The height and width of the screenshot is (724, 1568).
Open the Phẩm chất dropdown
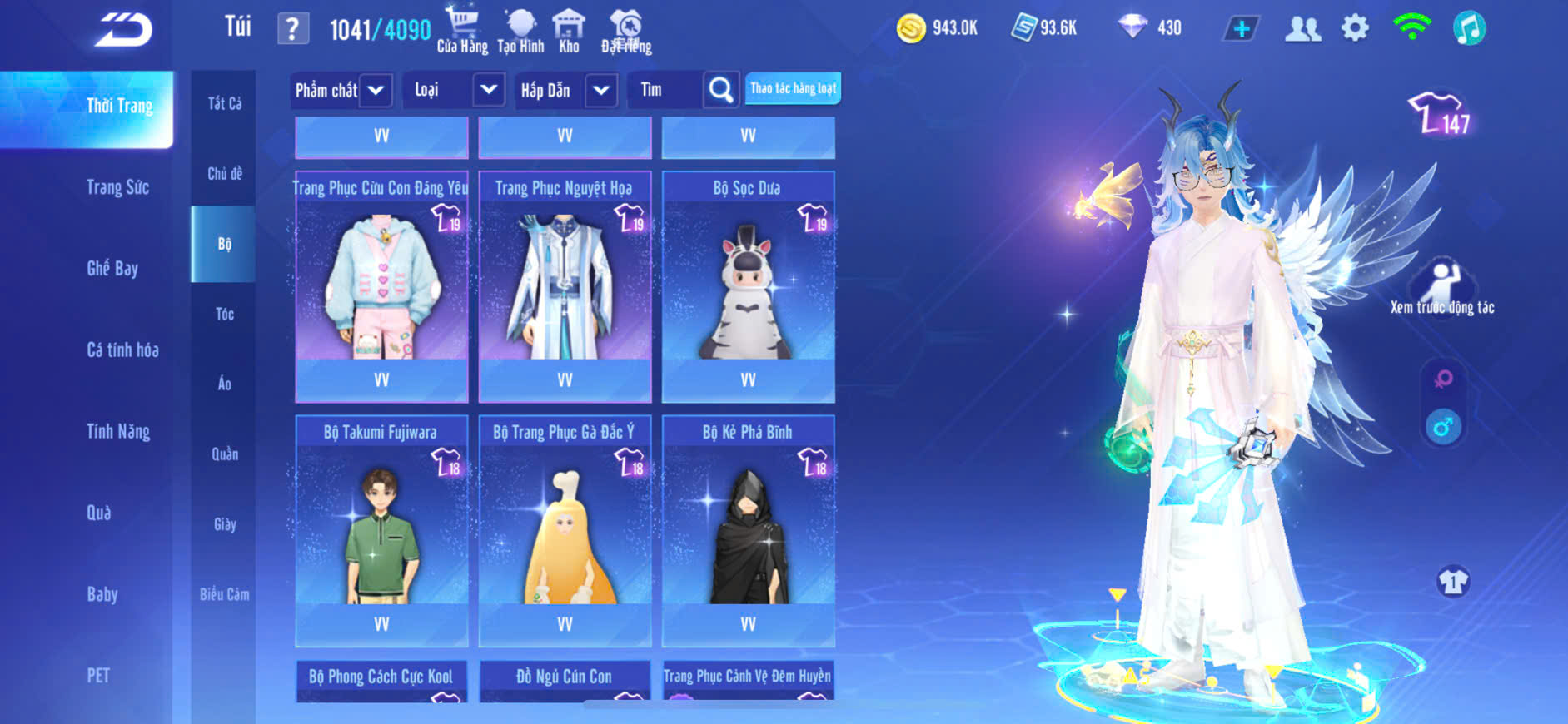[341, 90]
